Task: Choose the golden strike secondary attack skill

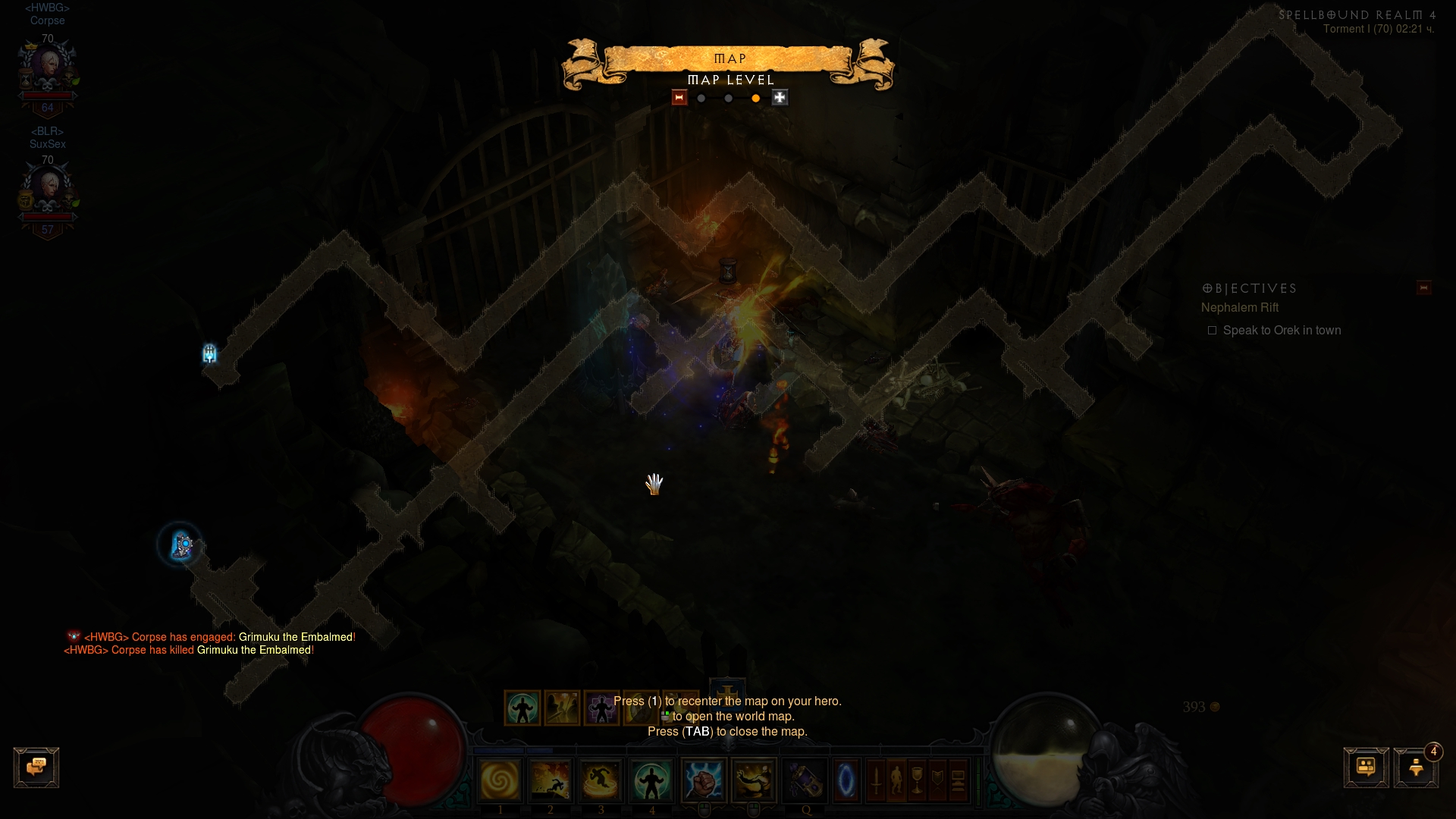Action: pos(754,780)
